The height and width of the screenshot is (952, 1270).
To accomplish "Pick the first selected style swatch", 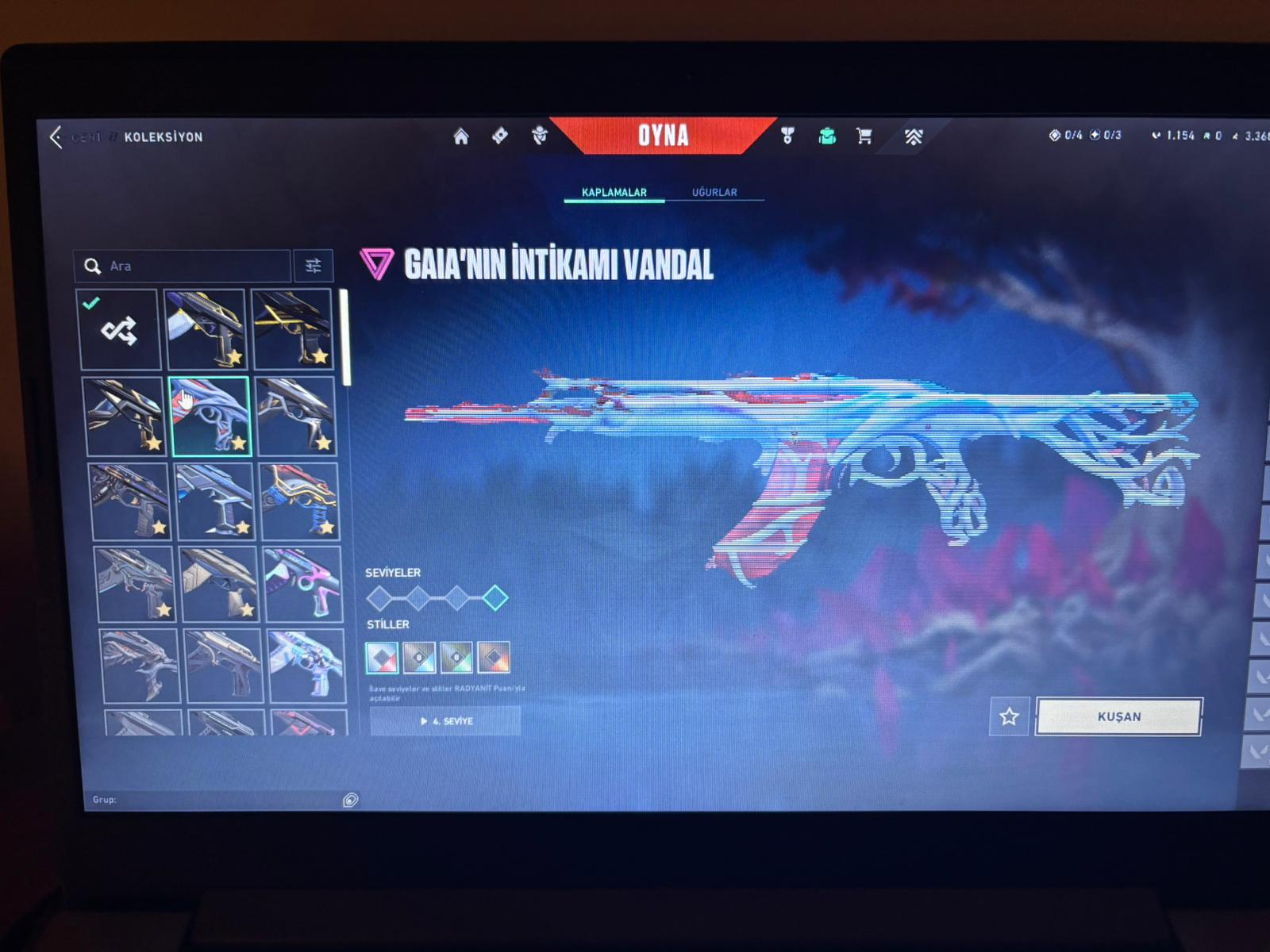I will 382,657.
